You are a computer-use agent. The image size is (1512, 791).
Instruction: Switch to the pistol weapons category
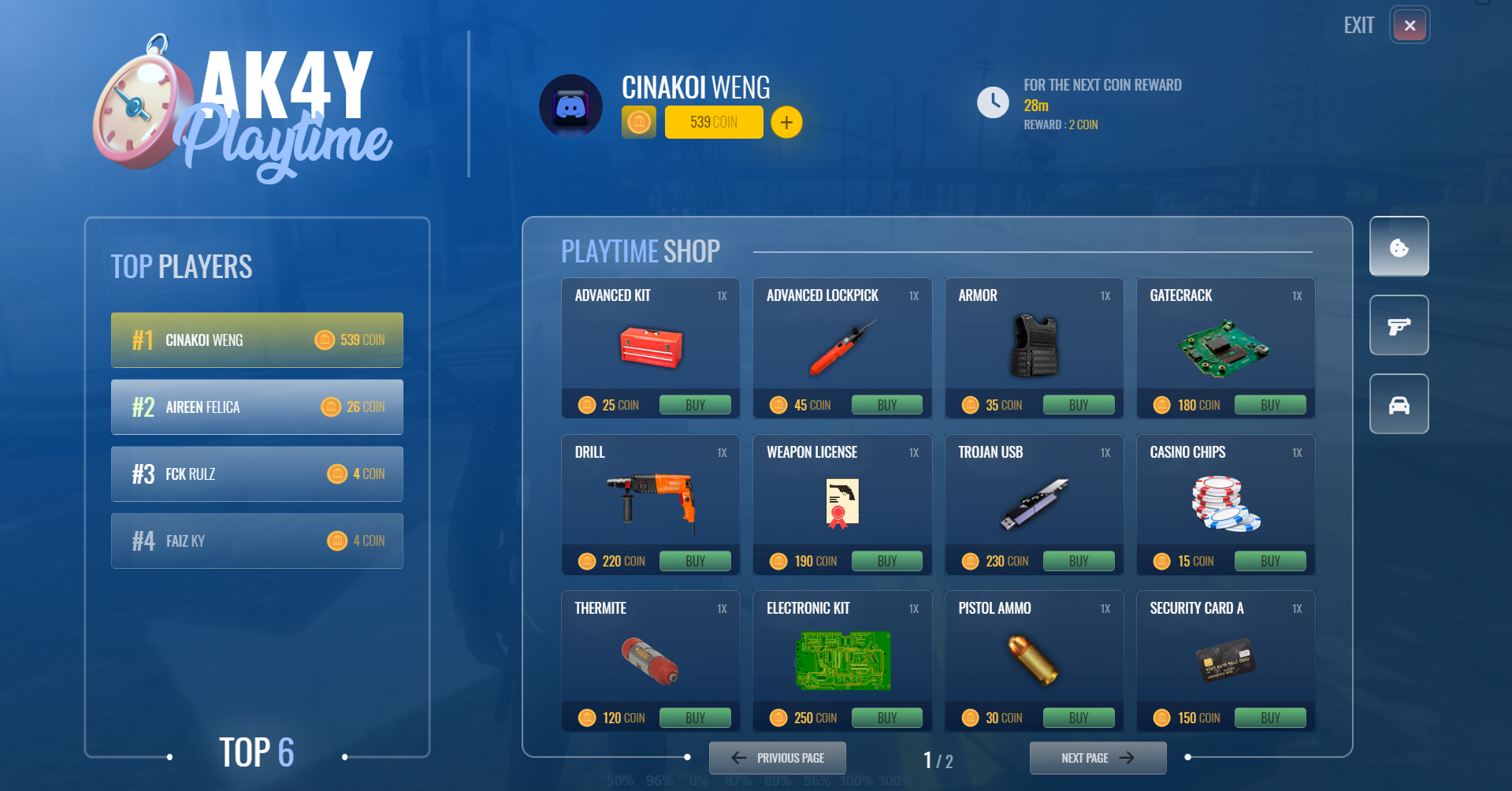(x=1399, y=325)
